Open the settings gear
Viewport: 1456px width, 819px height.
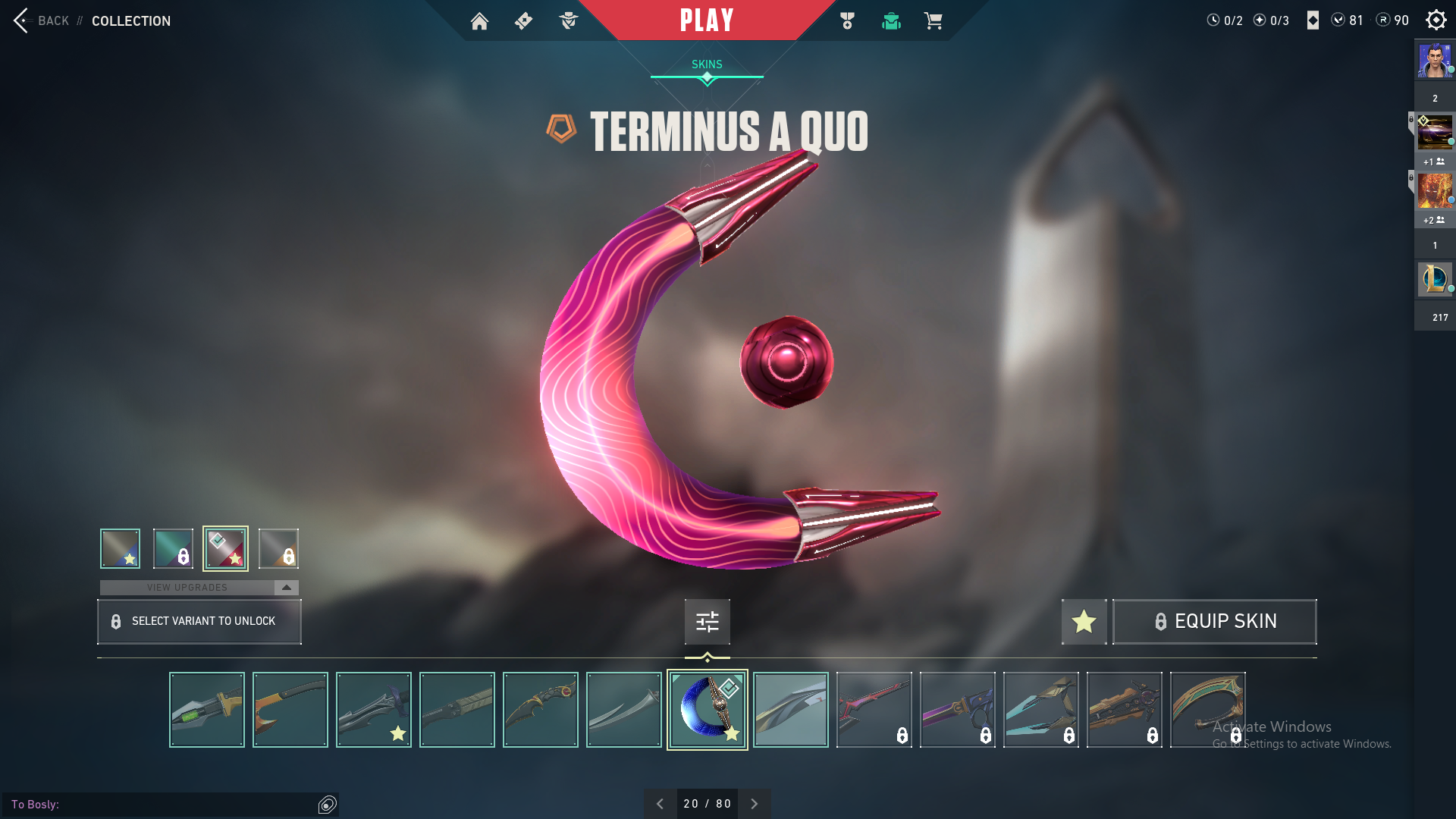pos(1436,20)
